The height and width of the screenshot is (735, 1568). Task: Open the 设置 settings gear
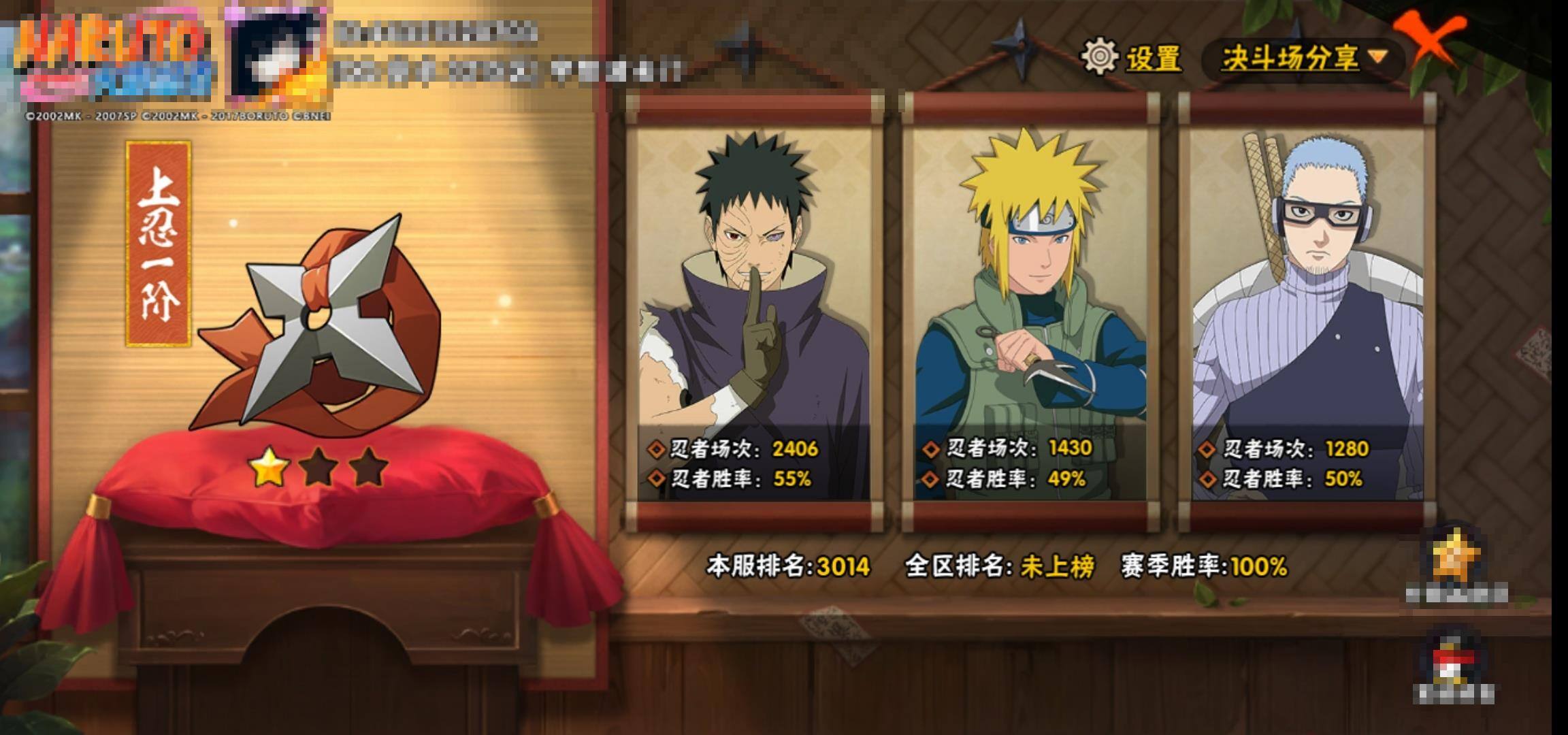[x=1100, y=57]
